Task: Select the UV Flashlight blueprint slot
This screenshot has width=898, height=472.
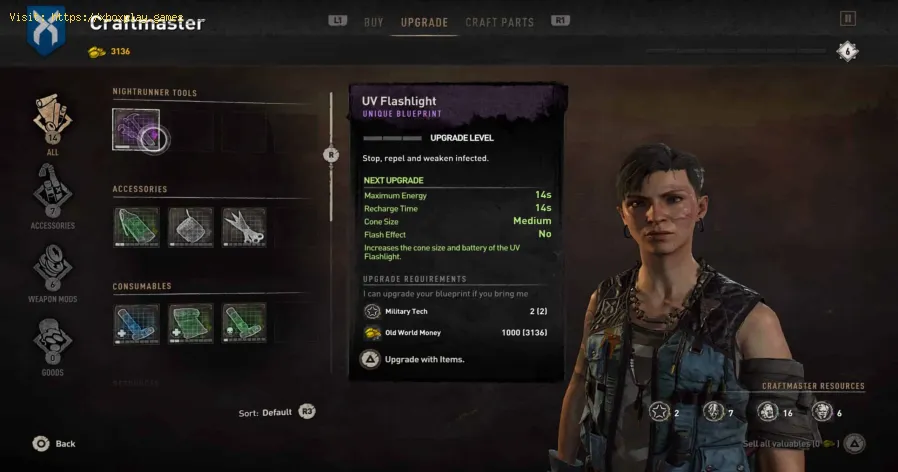Action: click(x=136, y=130)
